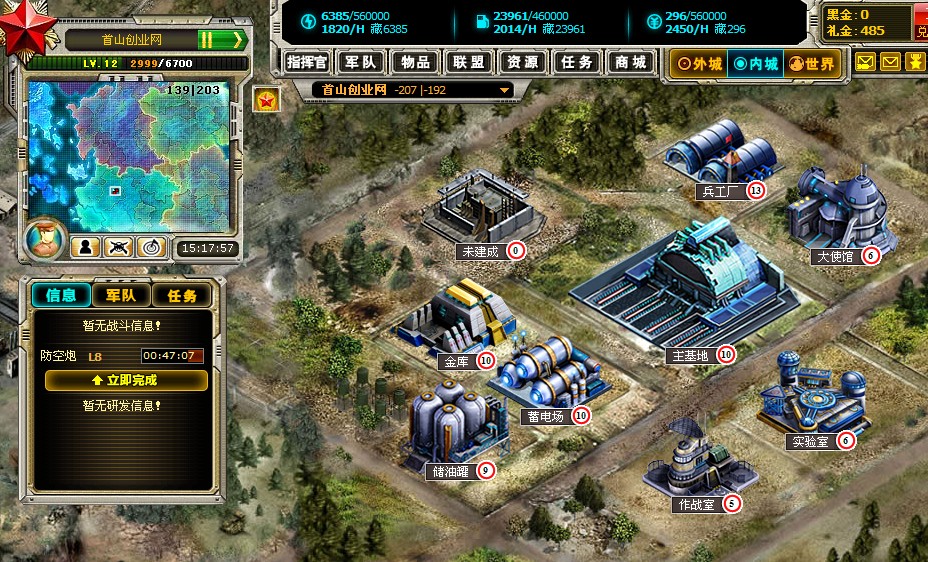Click the commander portrait avatar
Screen dimensions: 928x562
pyautogui.click(x=44, y=241)
